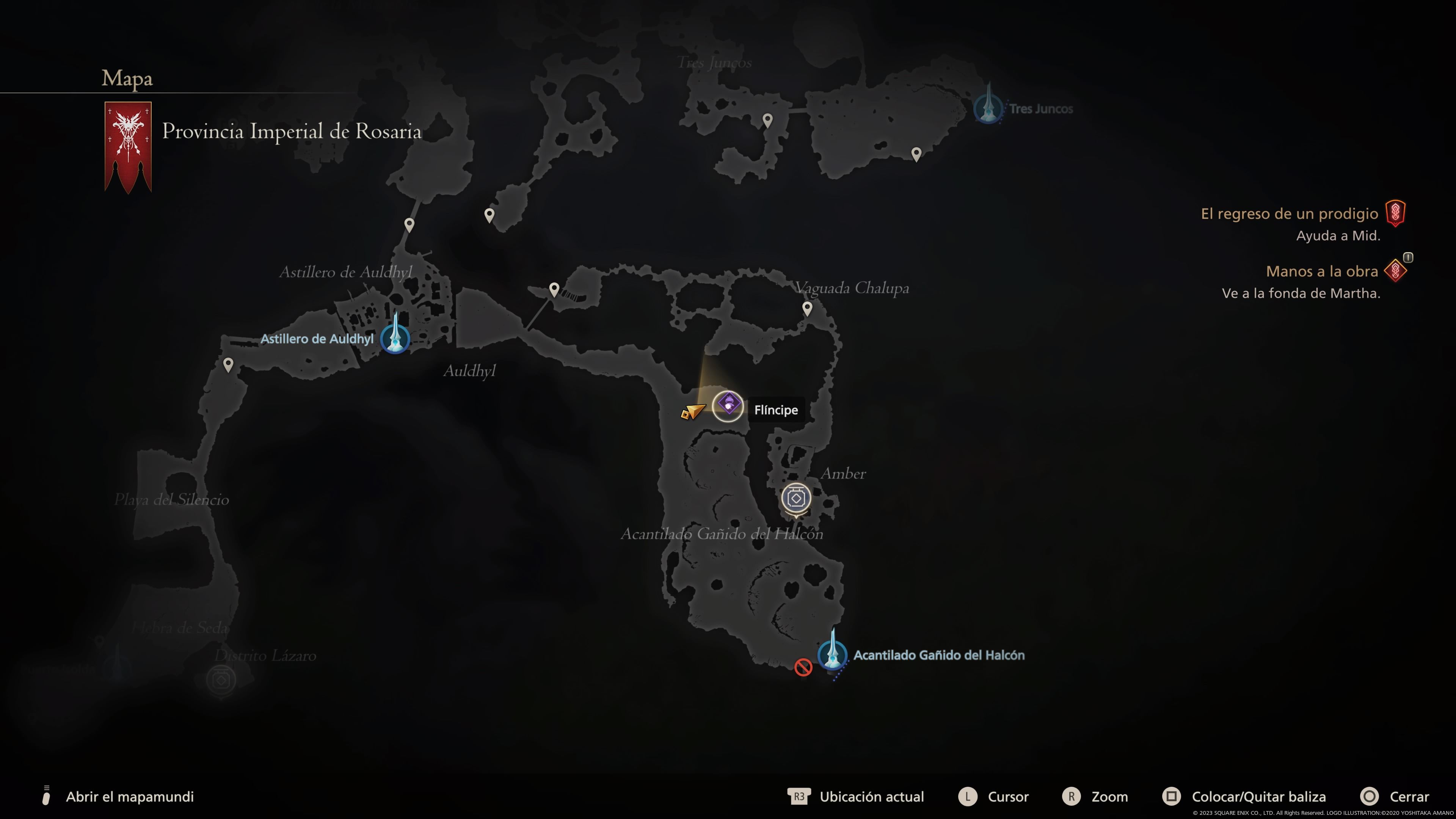Viewport: 1456px width, 819px height.
Task: Click the golden player position arrow
Action: 693,411
